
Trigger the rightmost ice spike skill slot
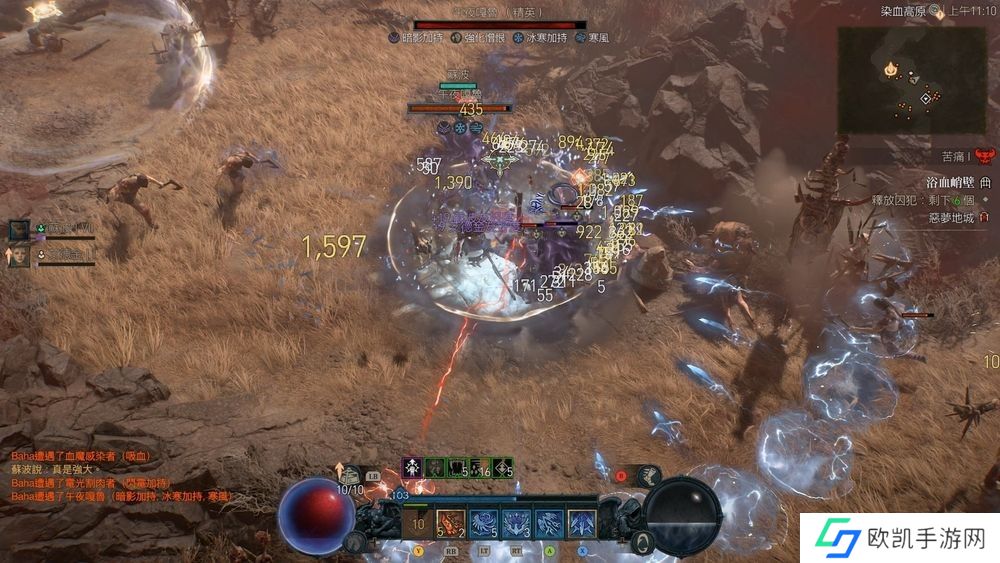(x=582, y=522)
